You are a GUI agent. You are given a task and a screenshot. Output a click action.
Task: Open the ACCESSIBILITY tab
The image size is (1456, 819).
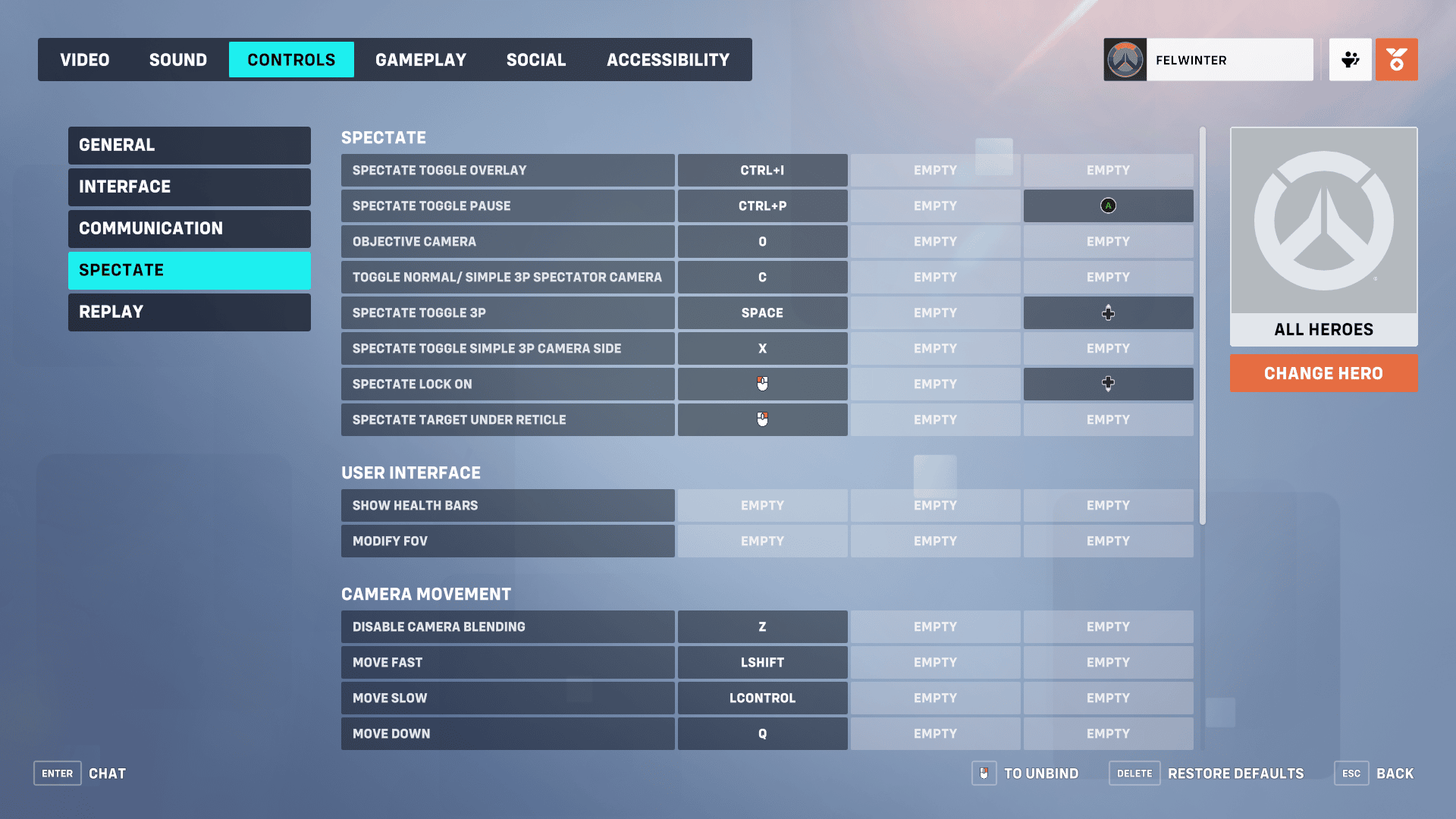click(667, 59)
